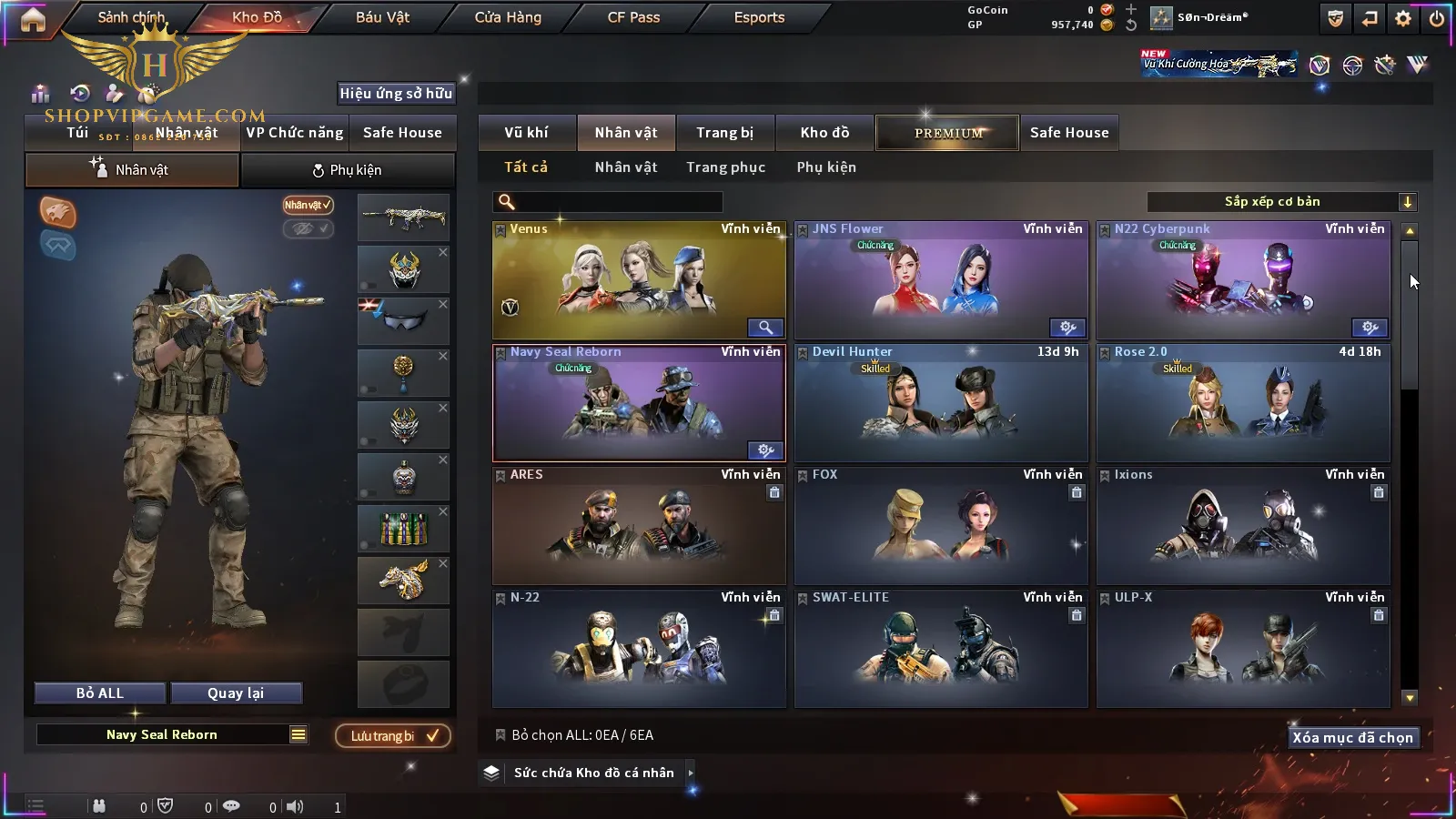This screenshot has width=1456, height=819.
Task: Choose the N22 Cyberpunk character card
Action: [x=1243, y=281]
